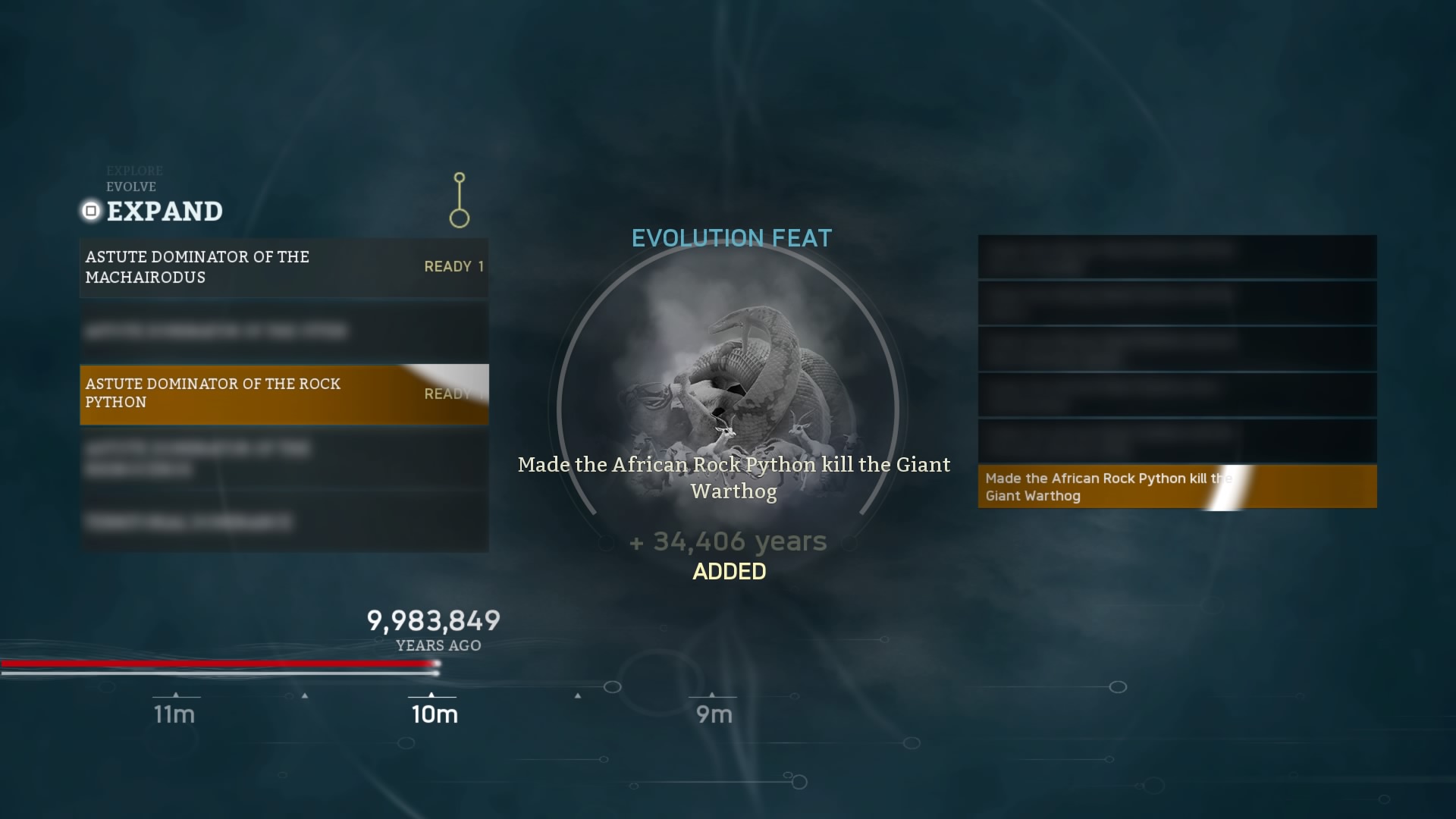Click the pin marker icon above the feats list

(459, 199)
